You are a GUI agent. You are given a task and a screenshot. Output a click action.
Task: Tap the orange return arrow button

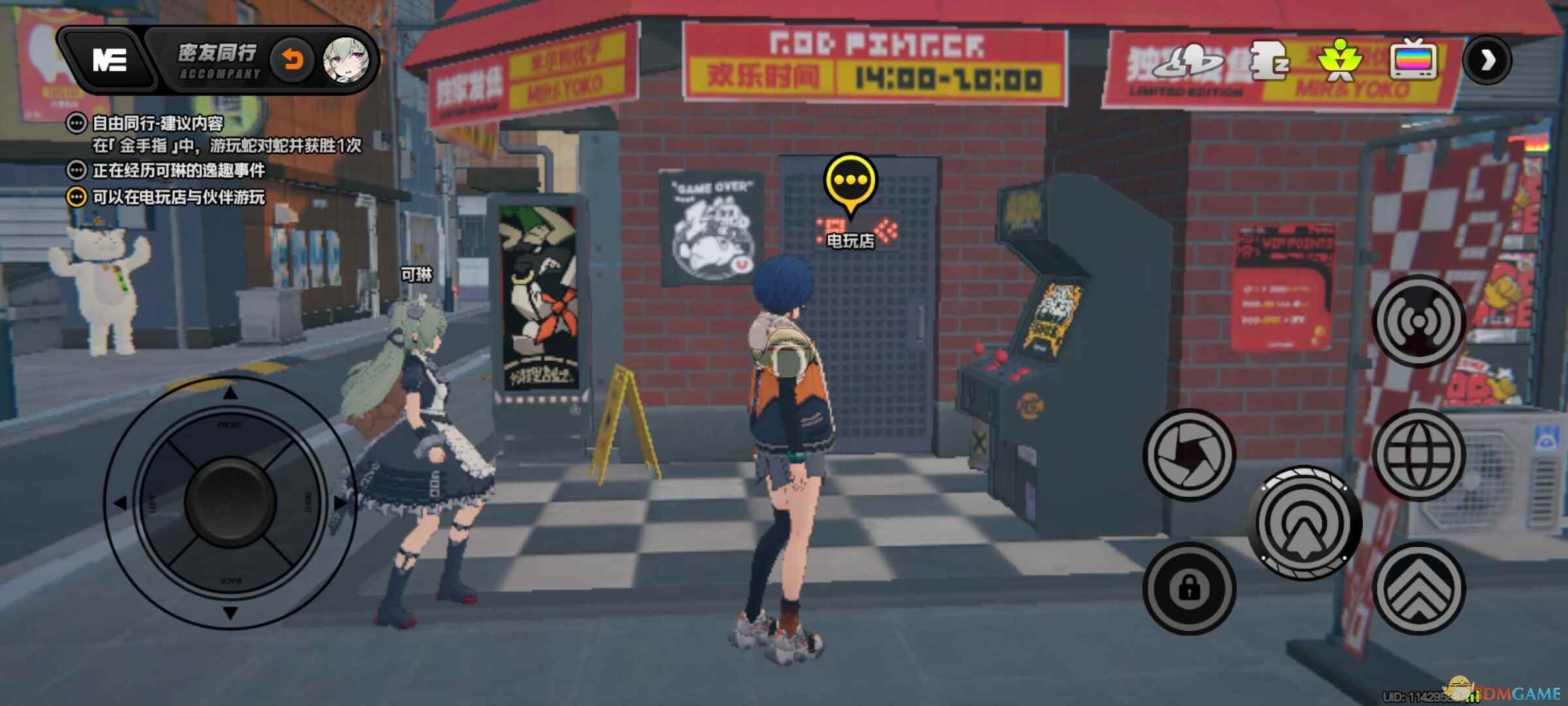pos(292,61)
